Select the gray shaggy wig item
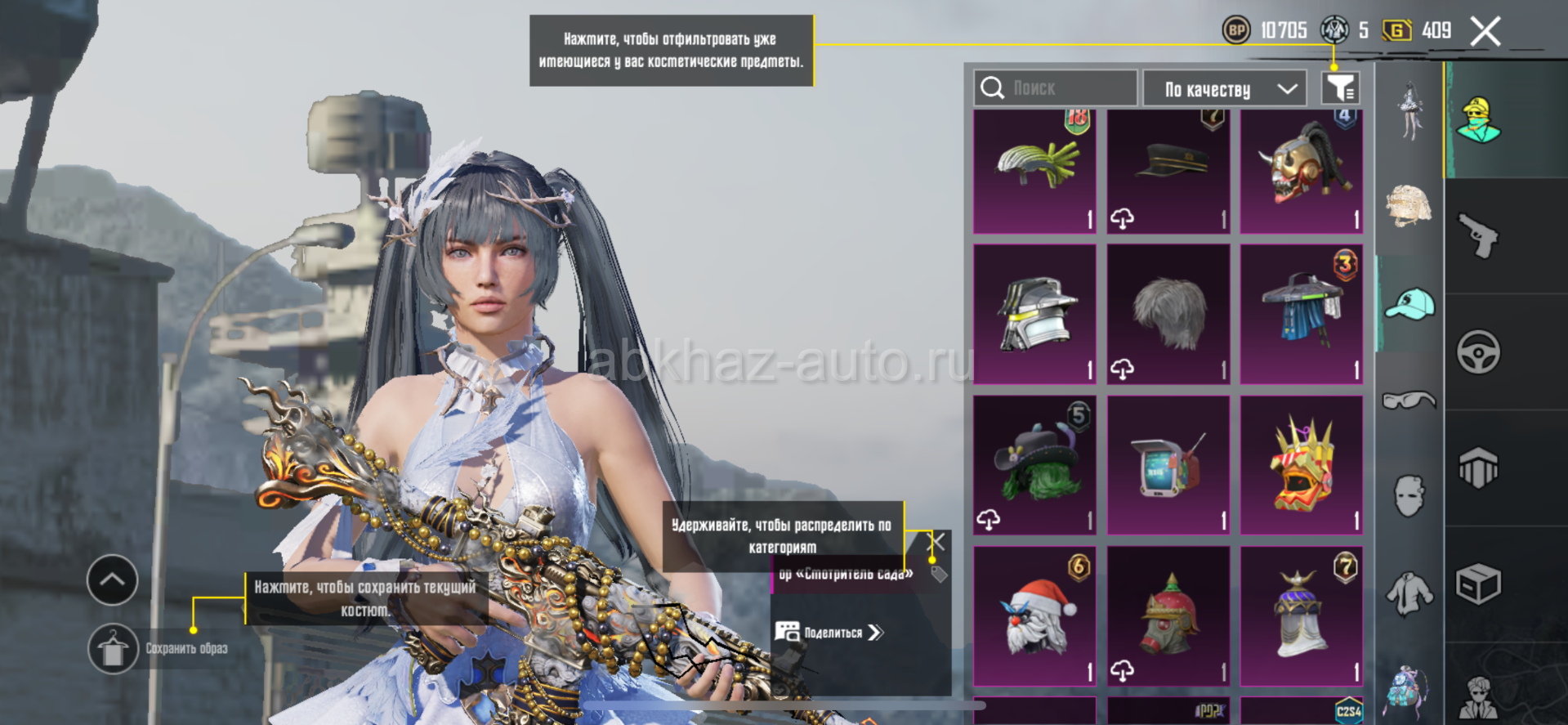 coord(1168,315)
